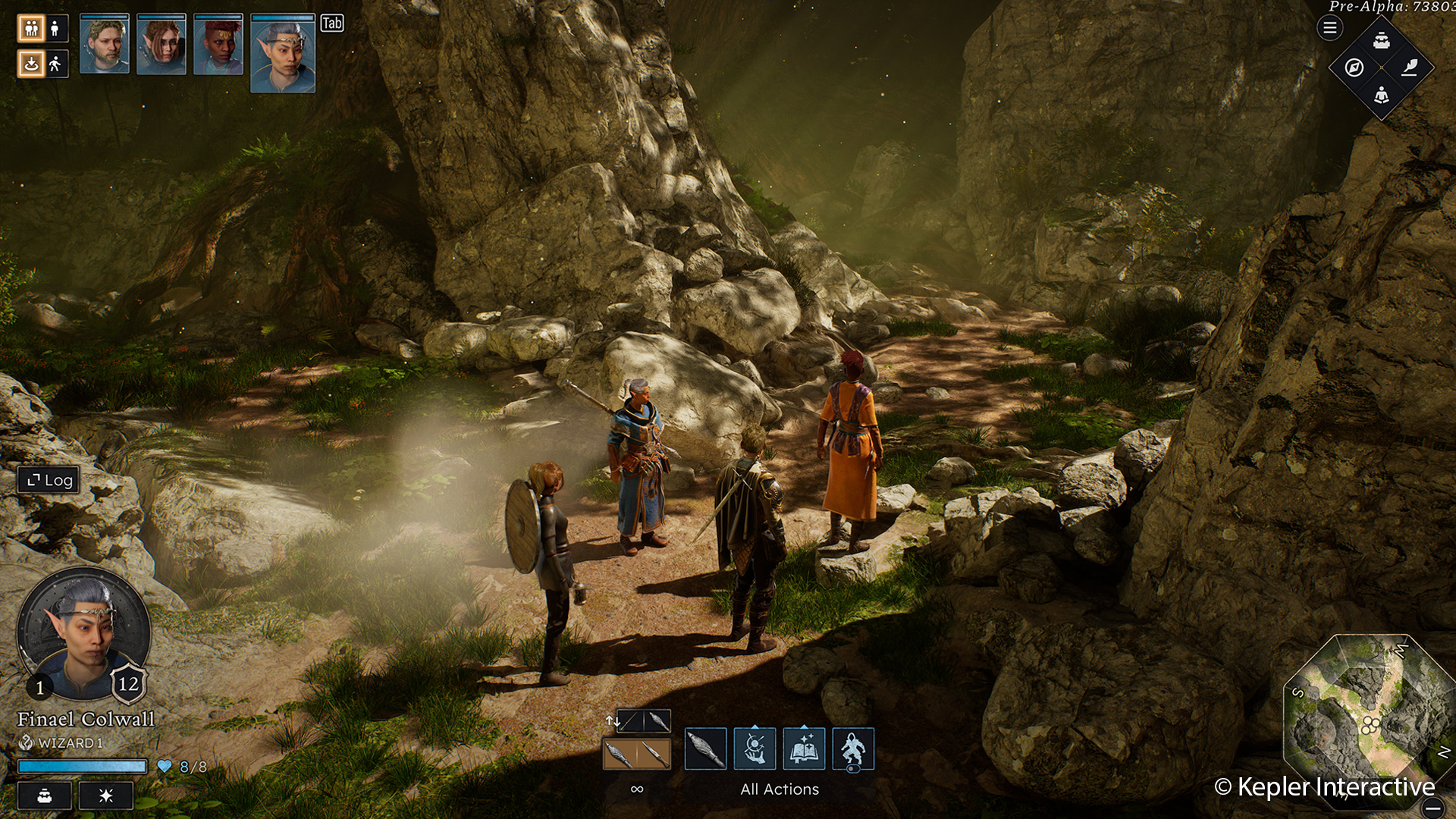Click the meditating figure rest icon
Screen dimensions: 1456x819
click(x=1382, y=96)
